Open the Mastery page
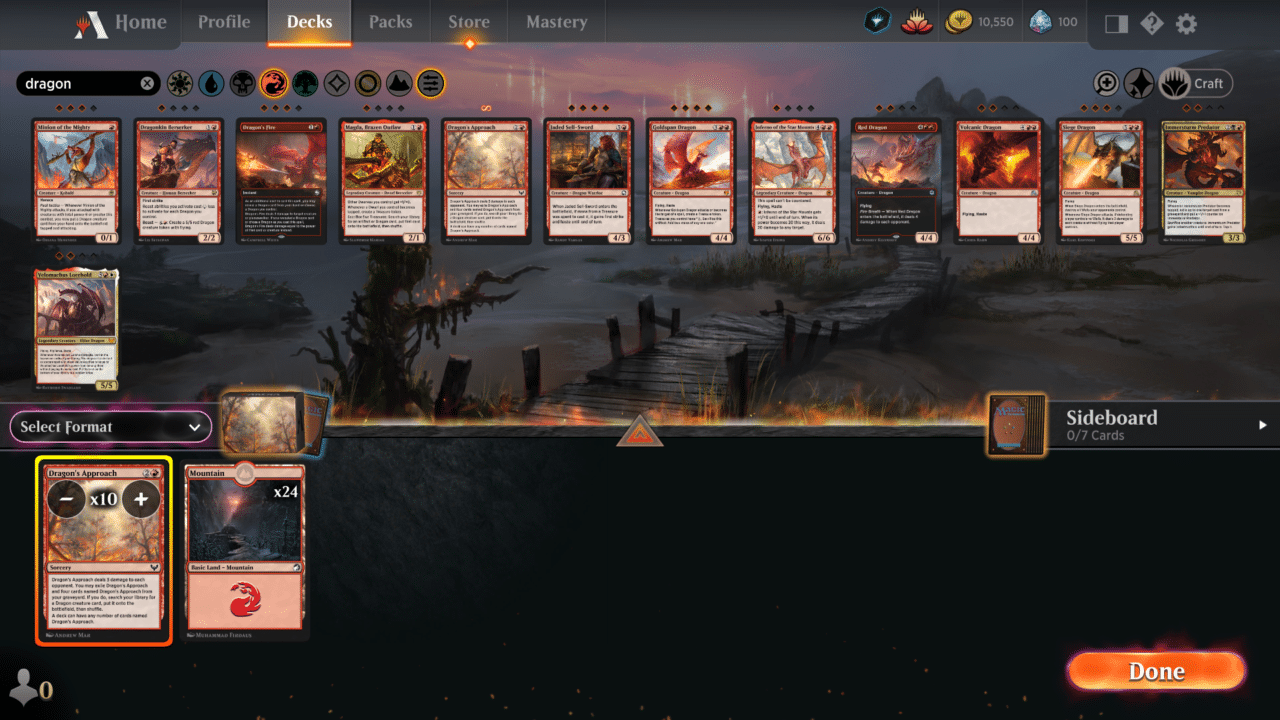Viewport: 1280px width, 720px height. (x=556, y=21)
